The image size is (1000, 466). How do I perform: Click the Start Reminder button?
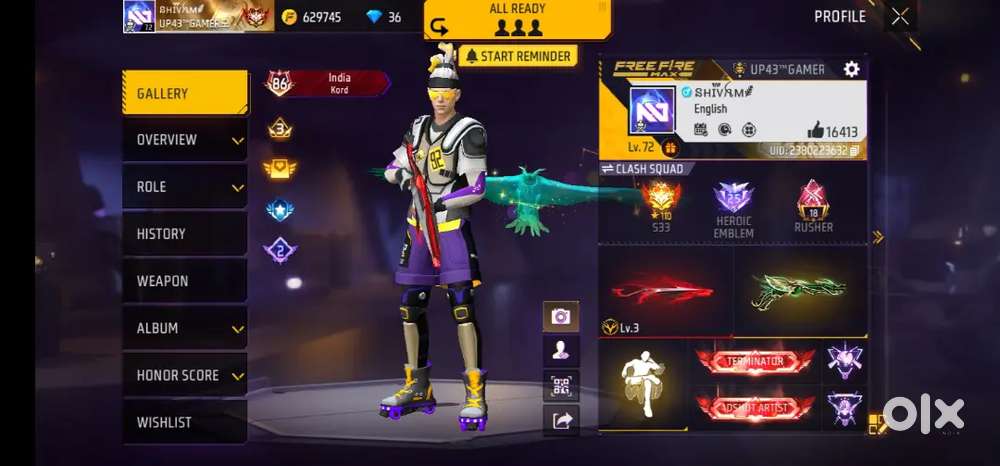click(518, 56)
